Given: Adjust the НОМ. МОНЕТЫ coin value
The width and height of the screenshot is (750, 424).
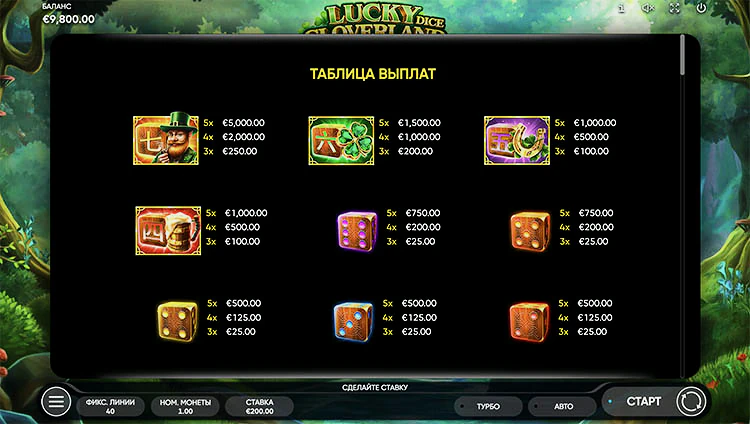Looking at the screenshot, I should coord(185,406).
